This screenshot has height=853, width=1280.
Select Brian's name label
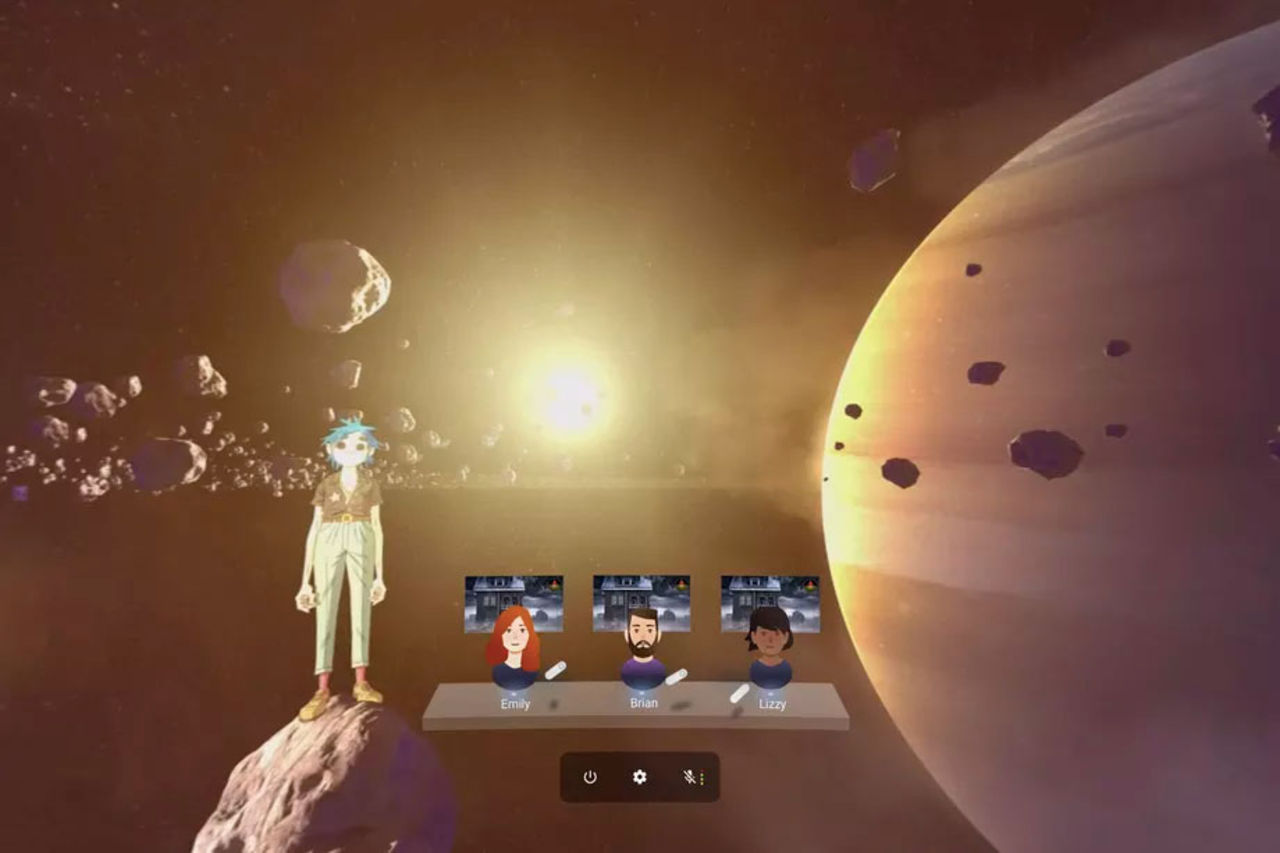[x=643, y=702]
